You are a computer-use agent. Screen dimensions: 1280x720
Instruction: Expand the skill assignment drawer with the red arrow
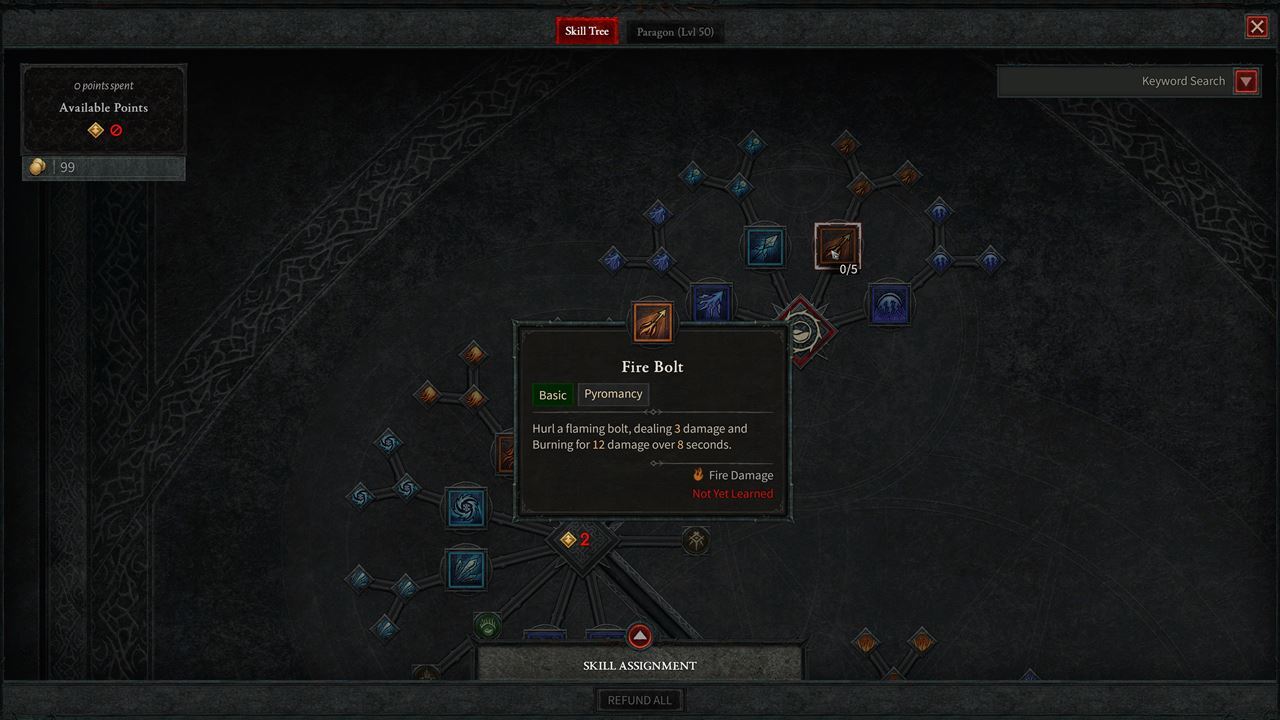point(640,636)
